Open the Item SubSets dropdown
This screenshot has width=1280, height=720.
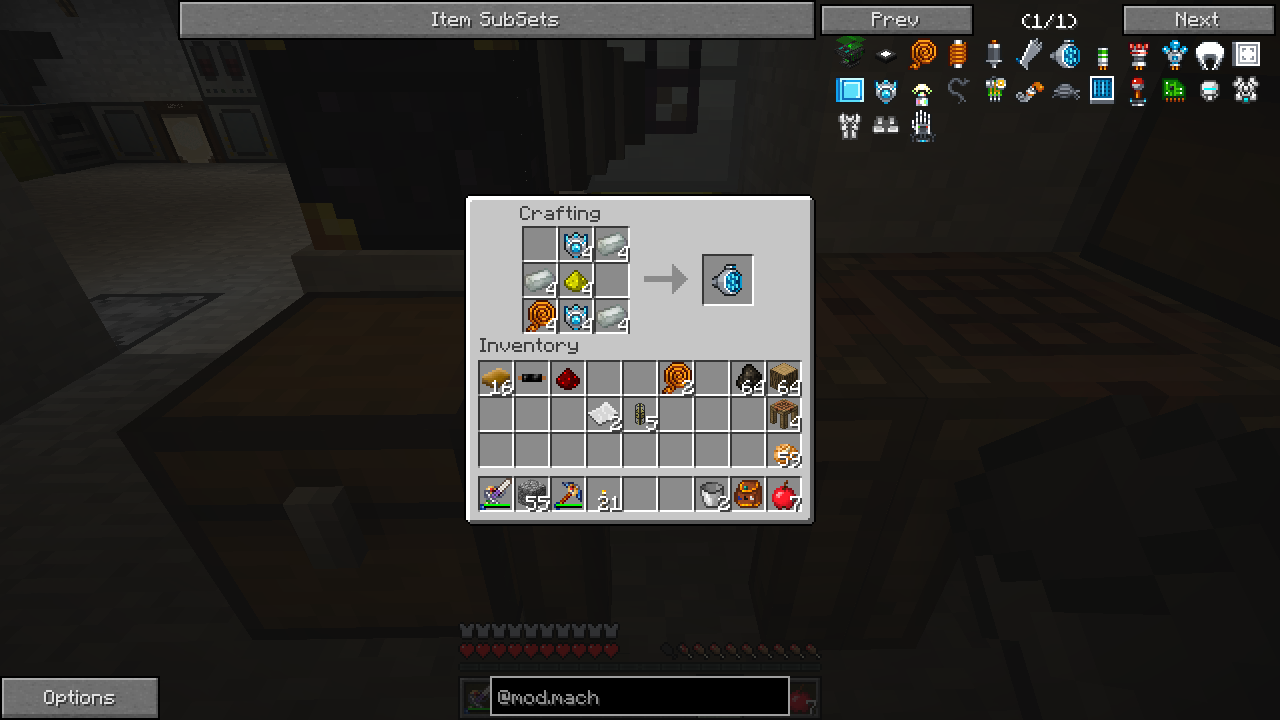[x=496, y=20]
